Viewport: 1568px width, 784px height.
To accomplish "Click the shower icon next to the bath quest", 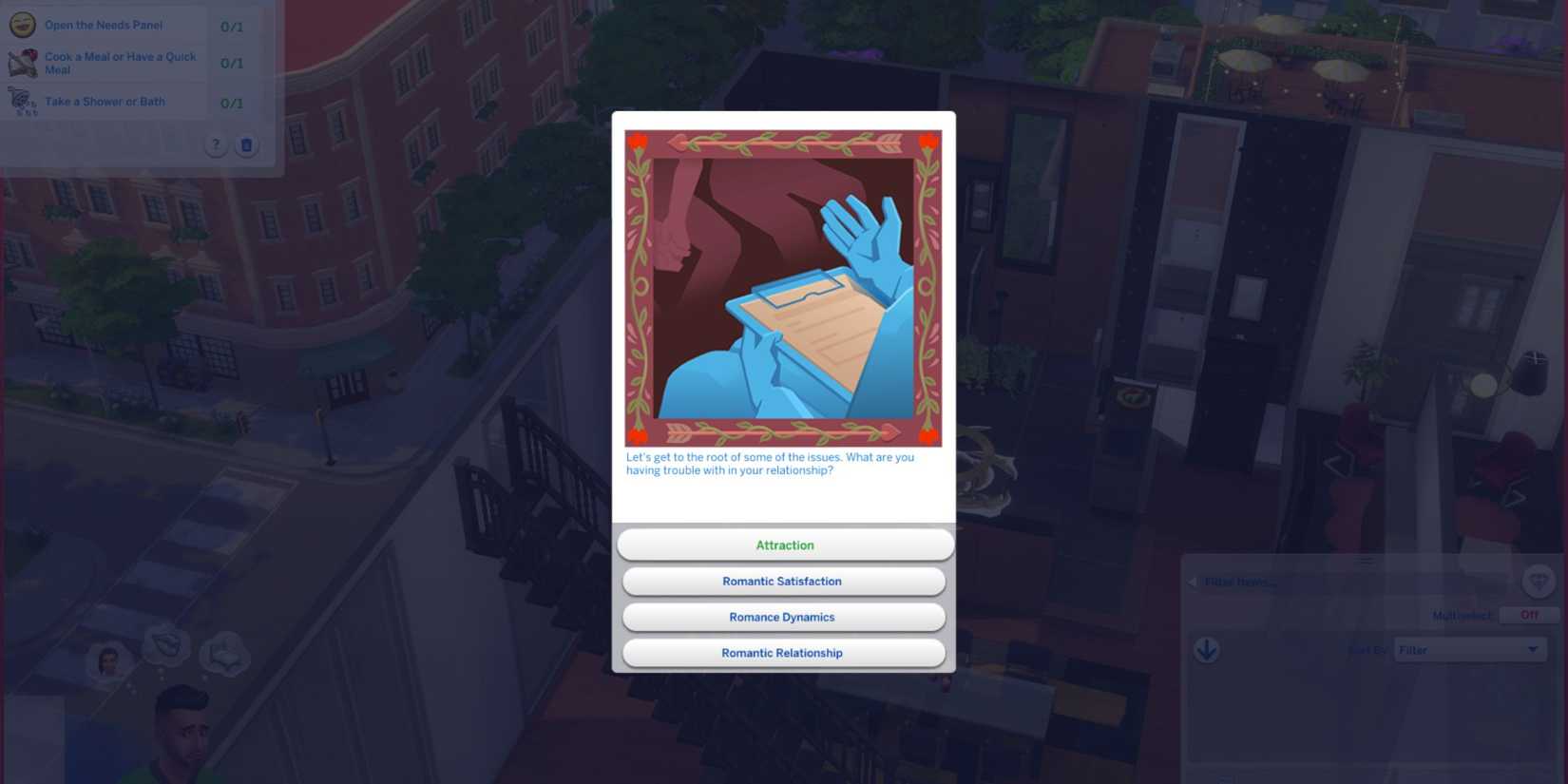I will pos(22,101).
